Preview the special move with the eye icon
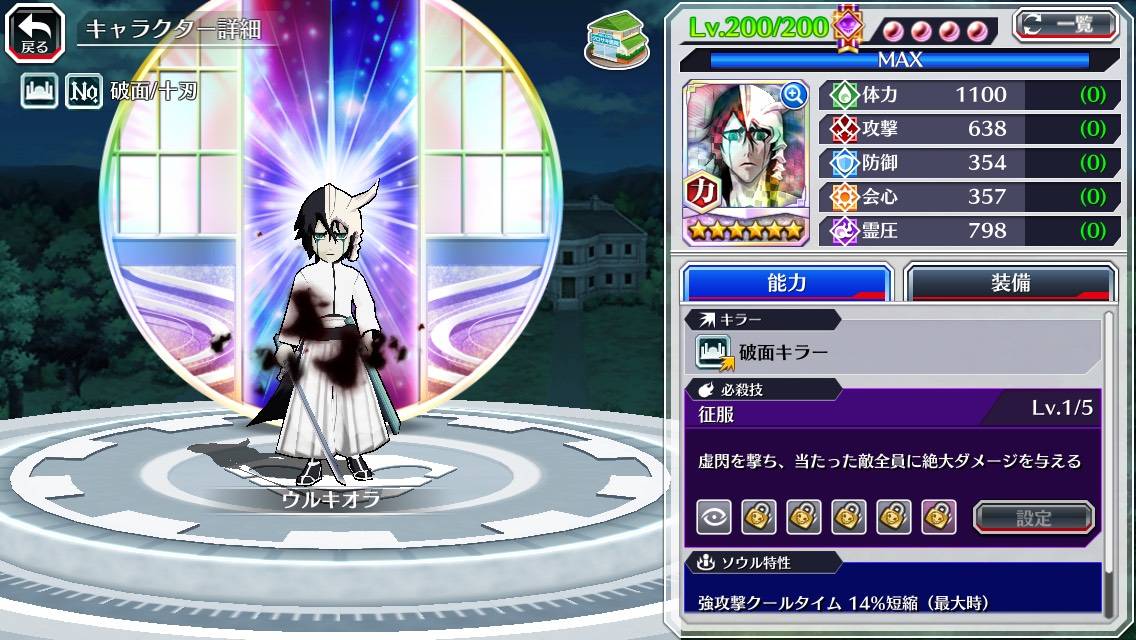This screenshot has width=1136, height=640. (x=714, y=517)
